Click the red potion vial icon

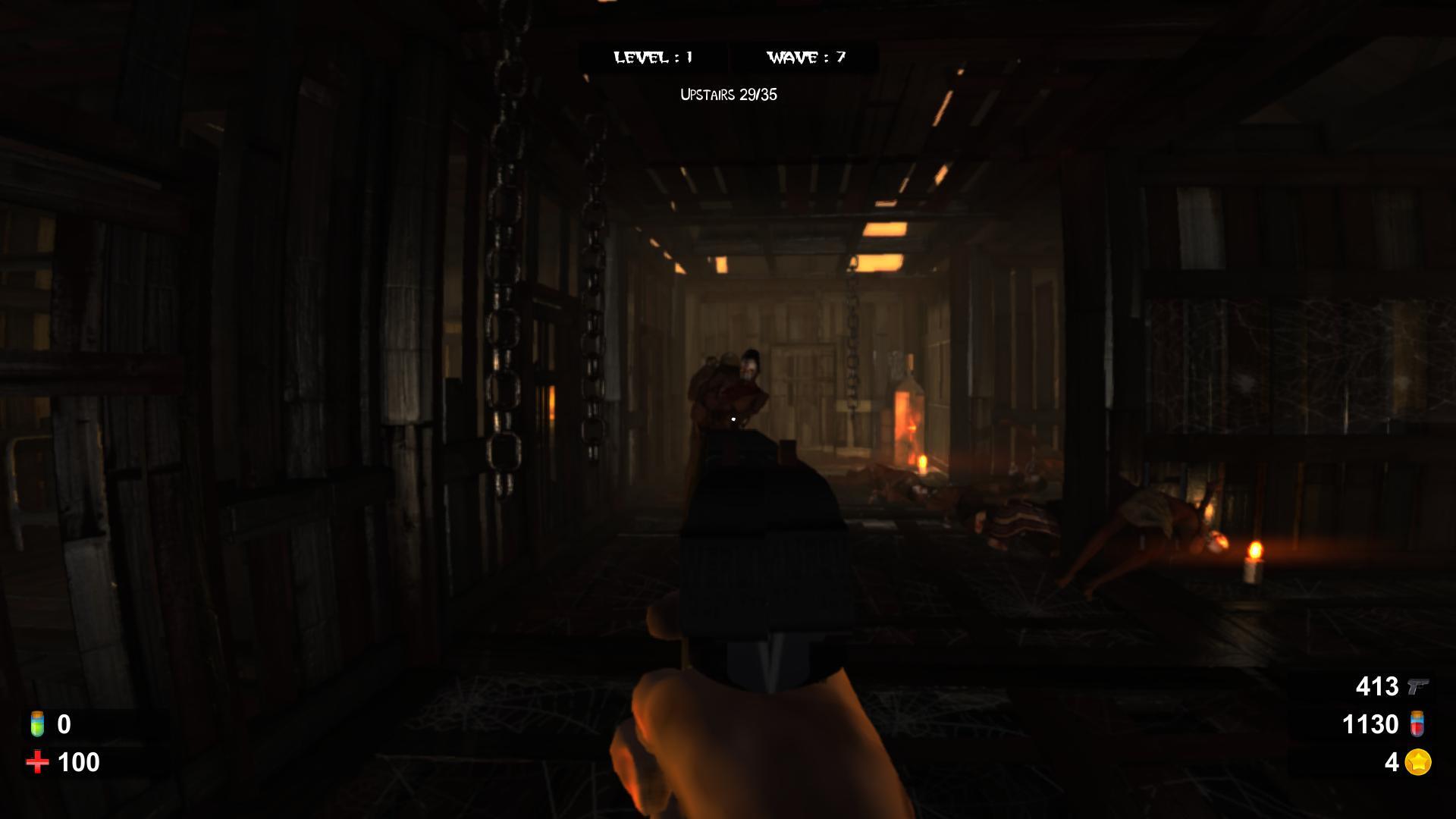click(1417, 724)
